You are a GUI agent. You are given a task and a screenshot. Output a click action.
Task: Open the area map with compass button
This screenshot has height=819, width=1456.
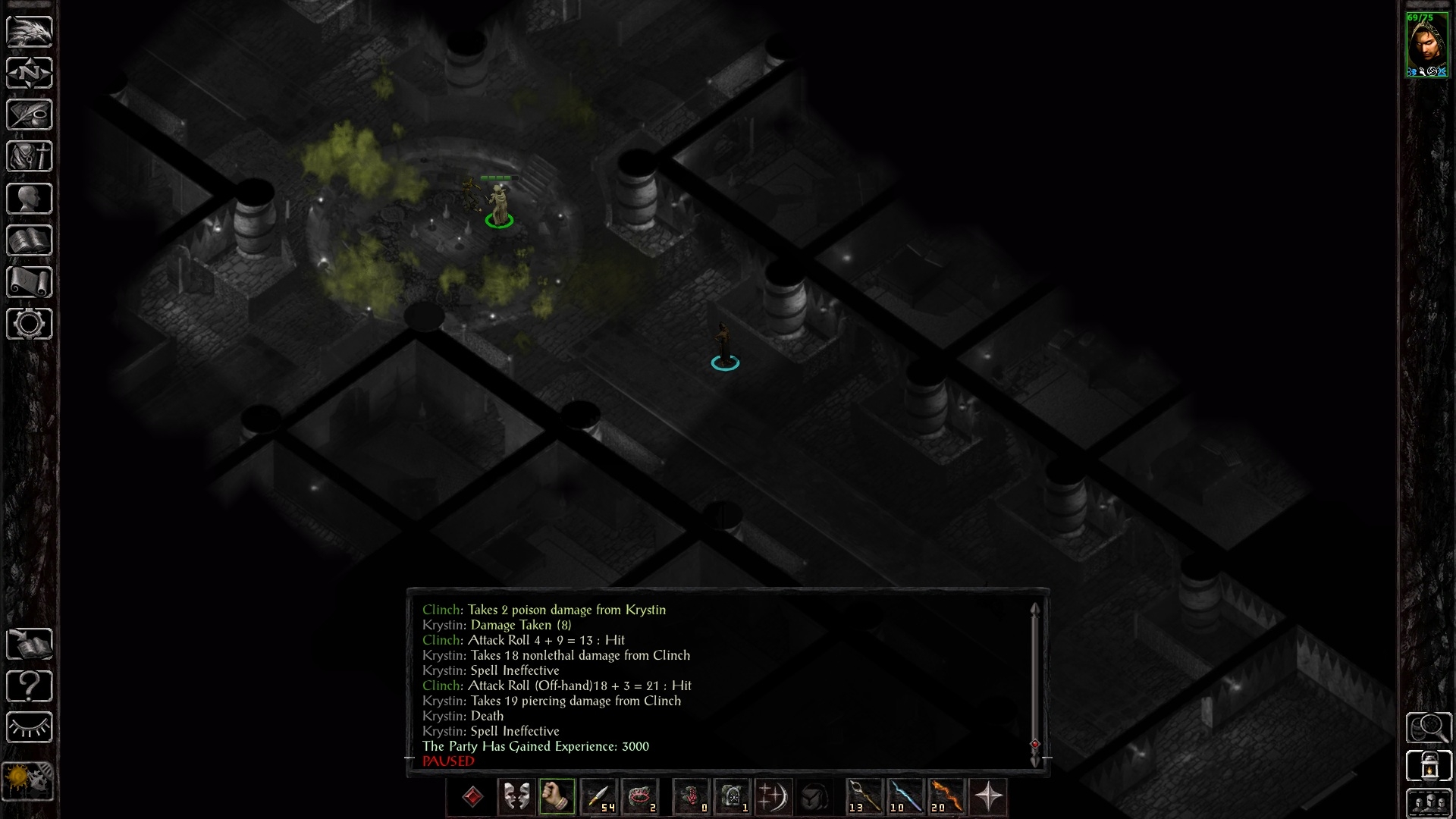point(30,74)
